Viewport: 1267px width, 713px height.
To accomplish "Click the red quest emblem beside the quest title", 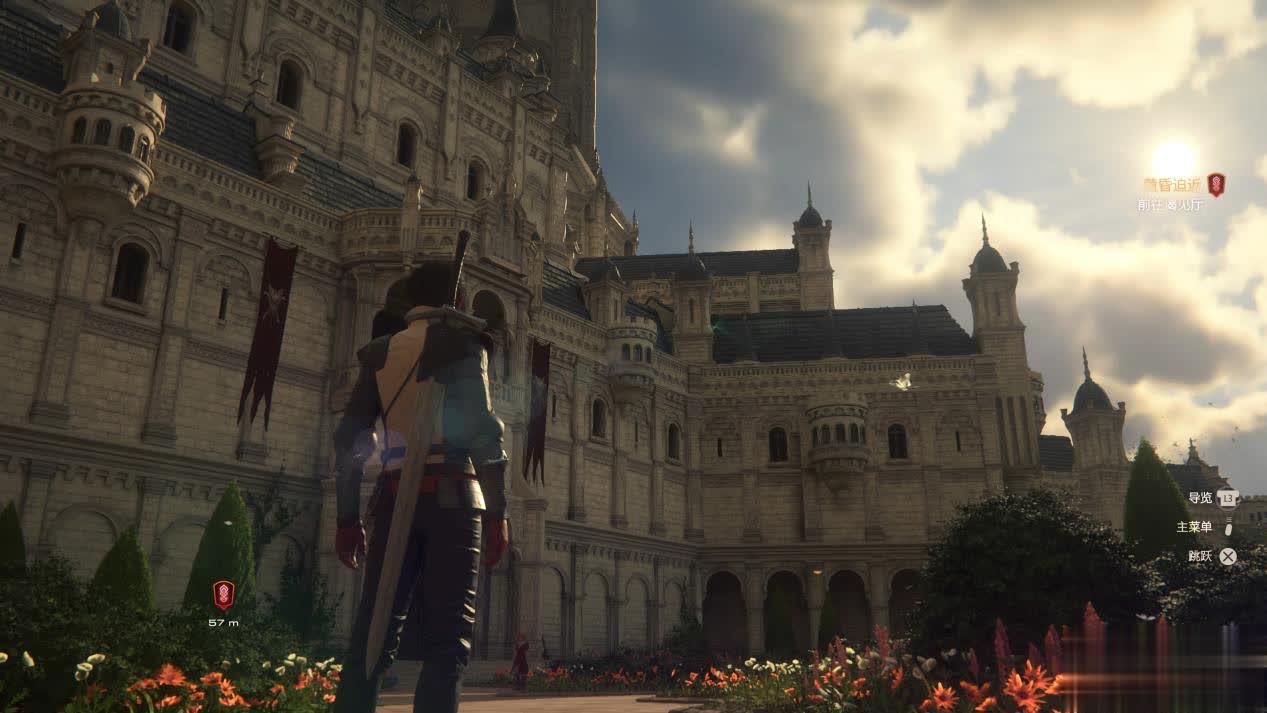I will click(x=1216, y=184).
